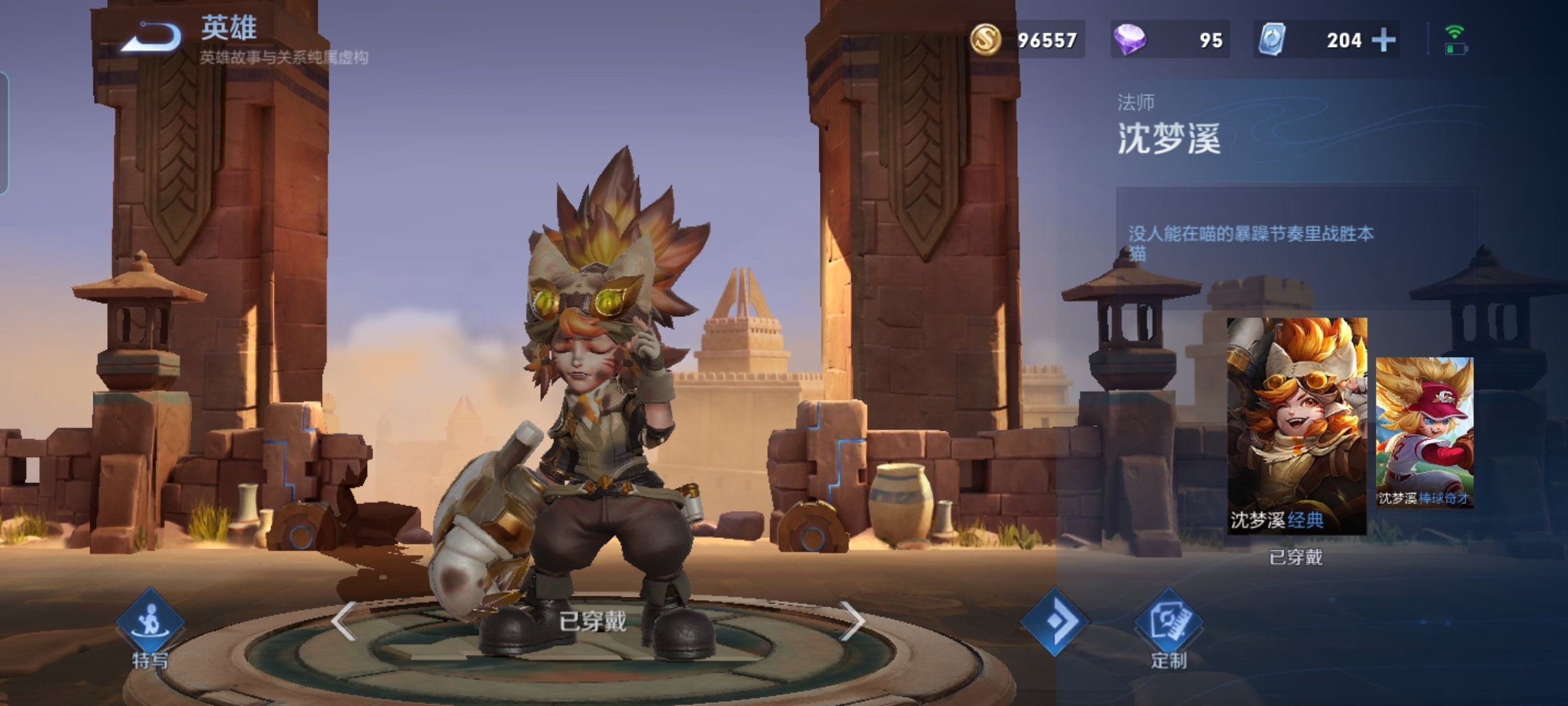Select the 沈梦溪 经典 skin thumbnail
The width and height of the screenshot is (1568, 706).
click(1297, 425)
